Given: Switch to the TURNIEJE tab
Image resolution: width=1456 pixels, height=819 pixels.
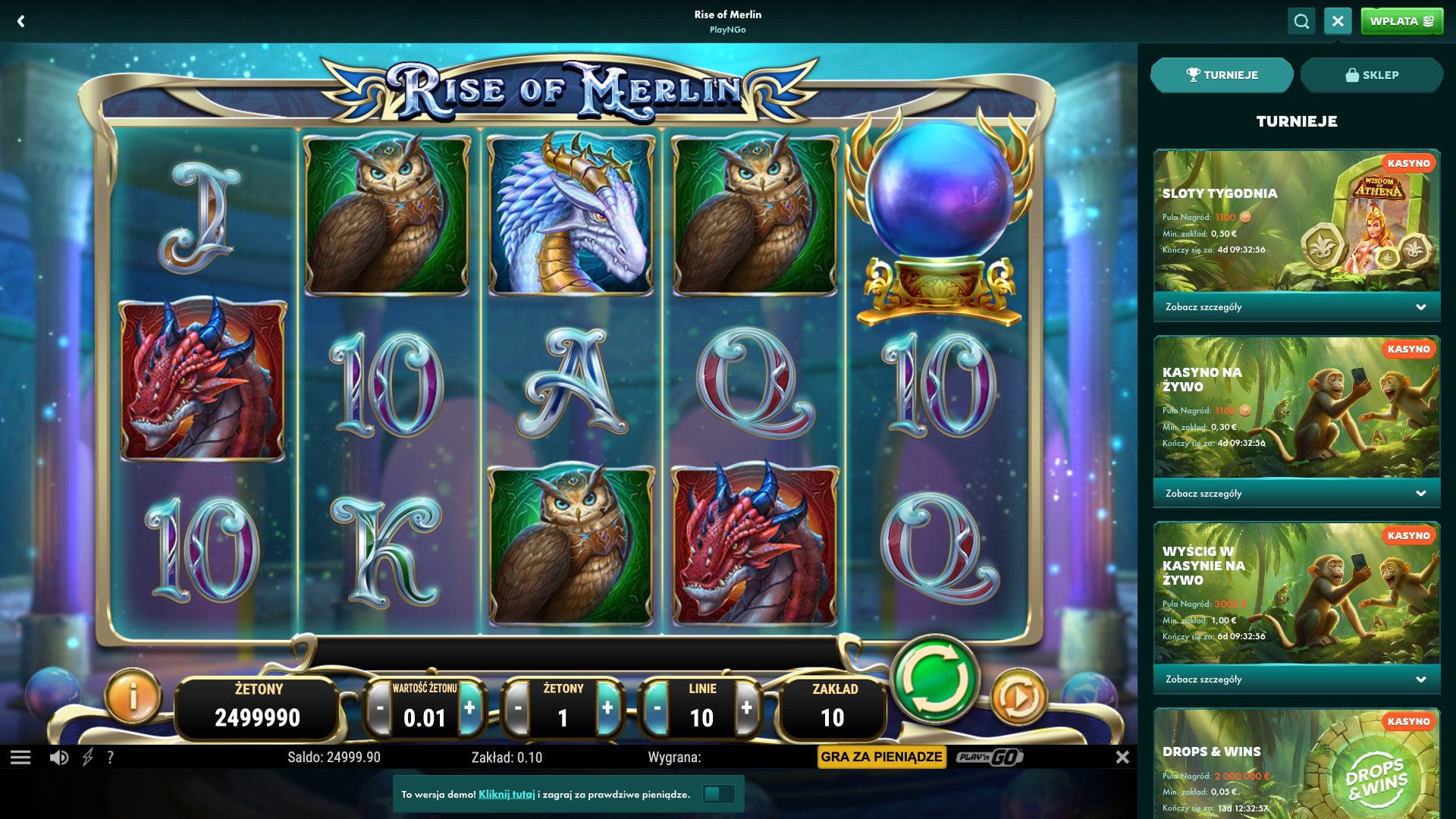Looking at the screenshot, I should pos(1221,74).
